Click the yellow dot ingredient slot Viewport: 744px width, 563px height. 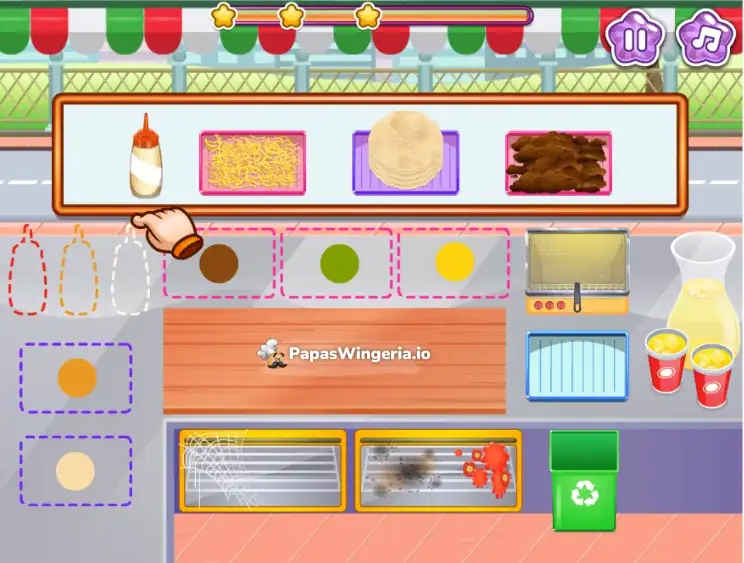pyautogui.click(x=455, y=262)
